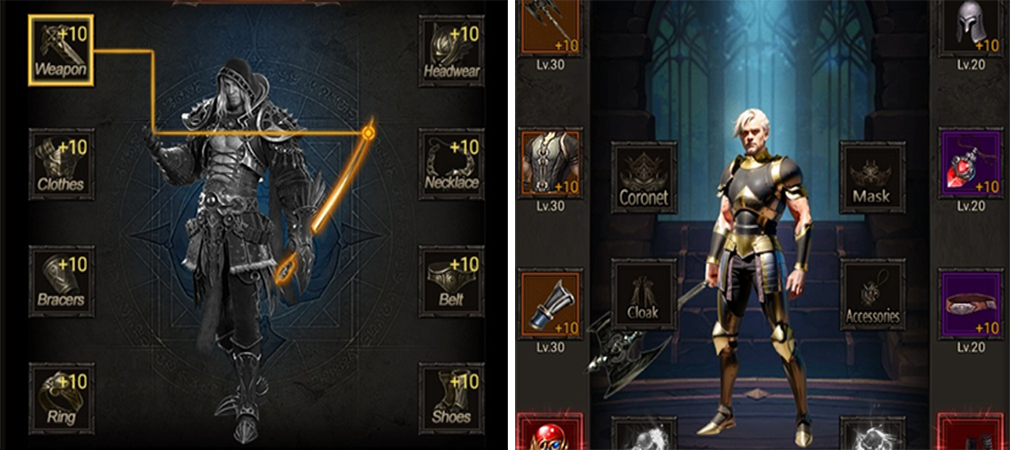Select the Lv.30 blue bracer slot
Viewport: 1010px width, 450px height.
551,303
